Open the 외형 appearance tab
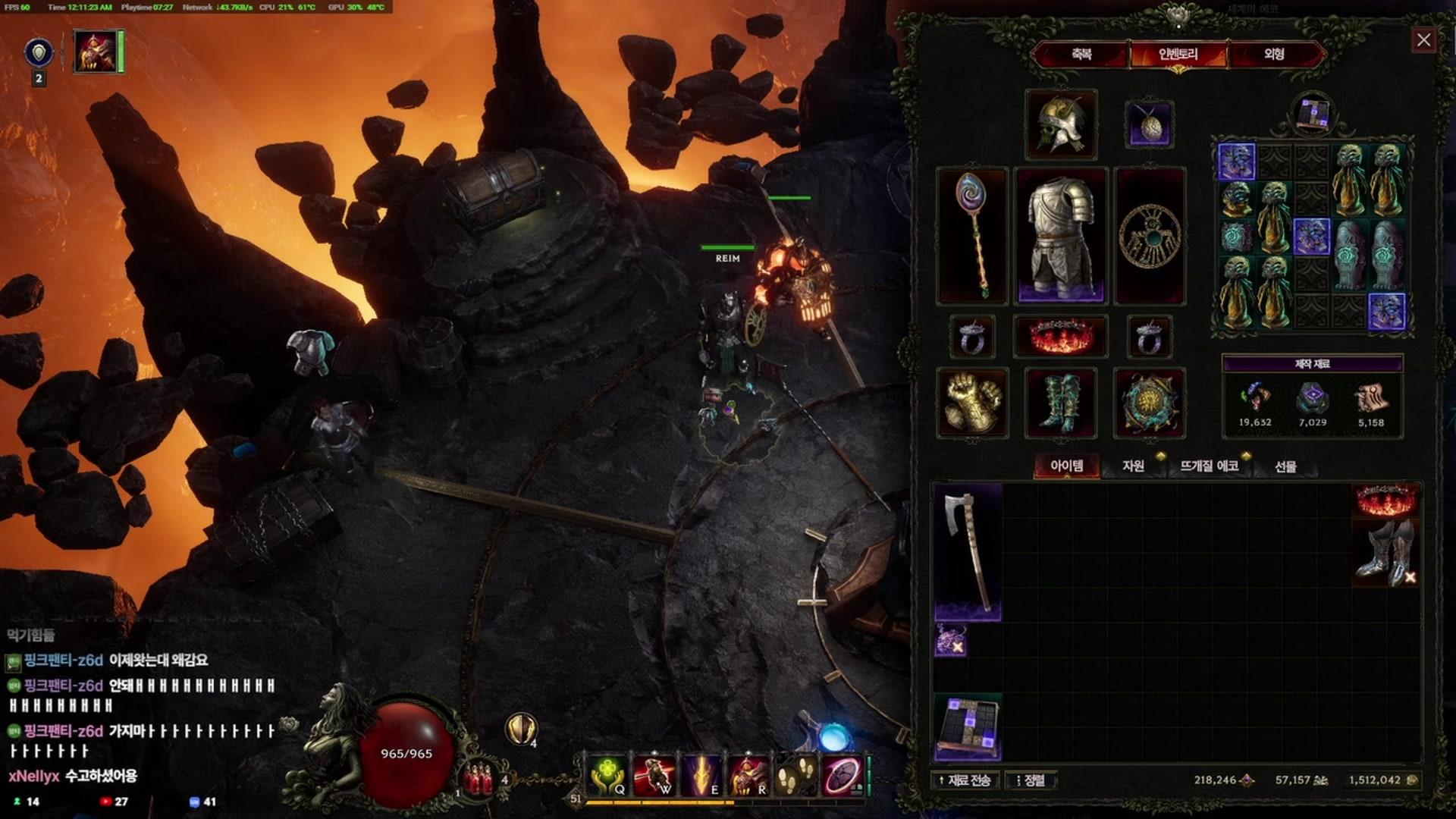The width and height of the screenshot is (1456, 819). click(x=1274, y=55)
